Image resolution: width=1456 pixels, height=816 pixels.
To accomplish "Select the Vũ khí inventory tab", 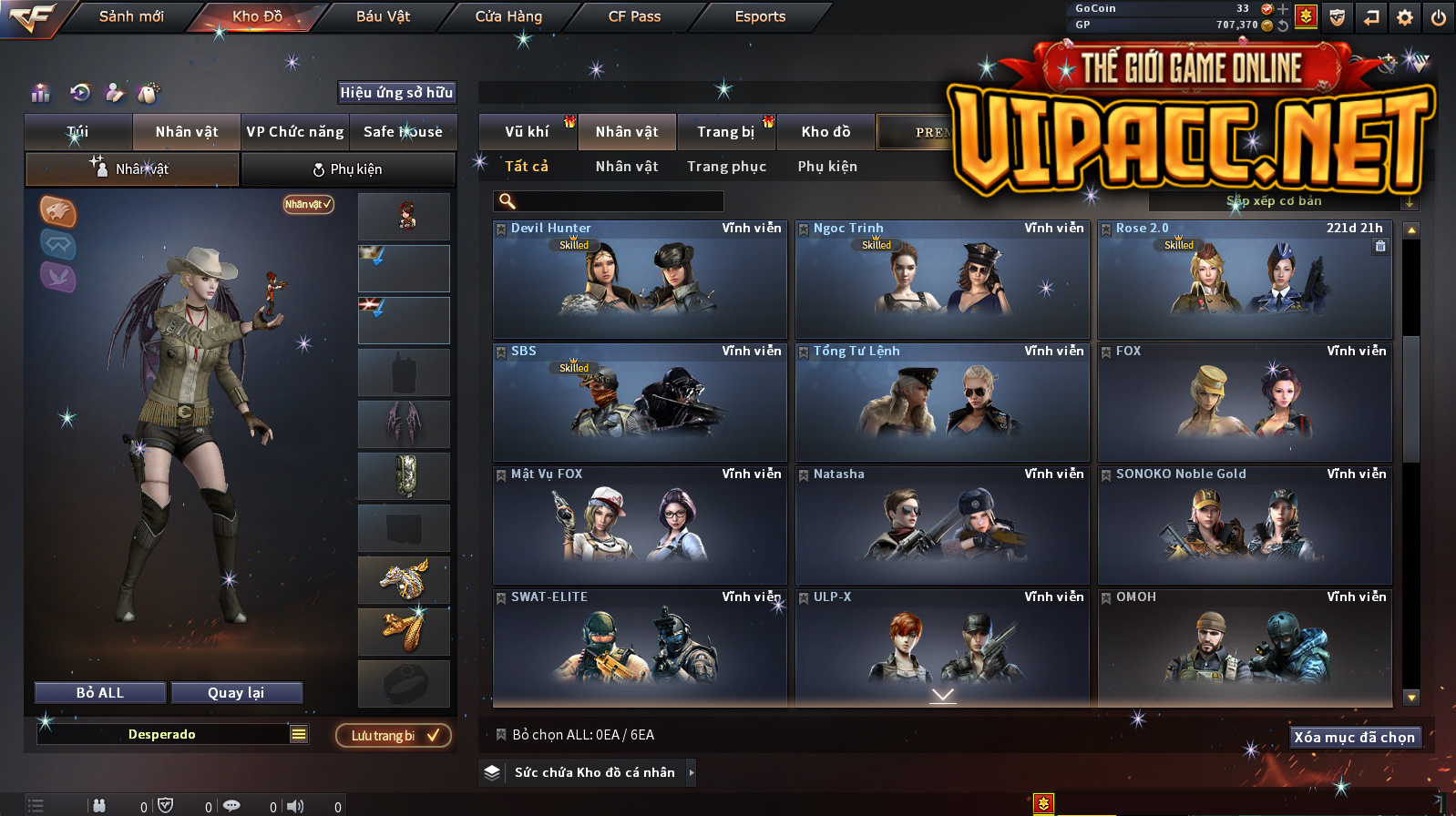I will pyautogui.click(x=527, y=132).
